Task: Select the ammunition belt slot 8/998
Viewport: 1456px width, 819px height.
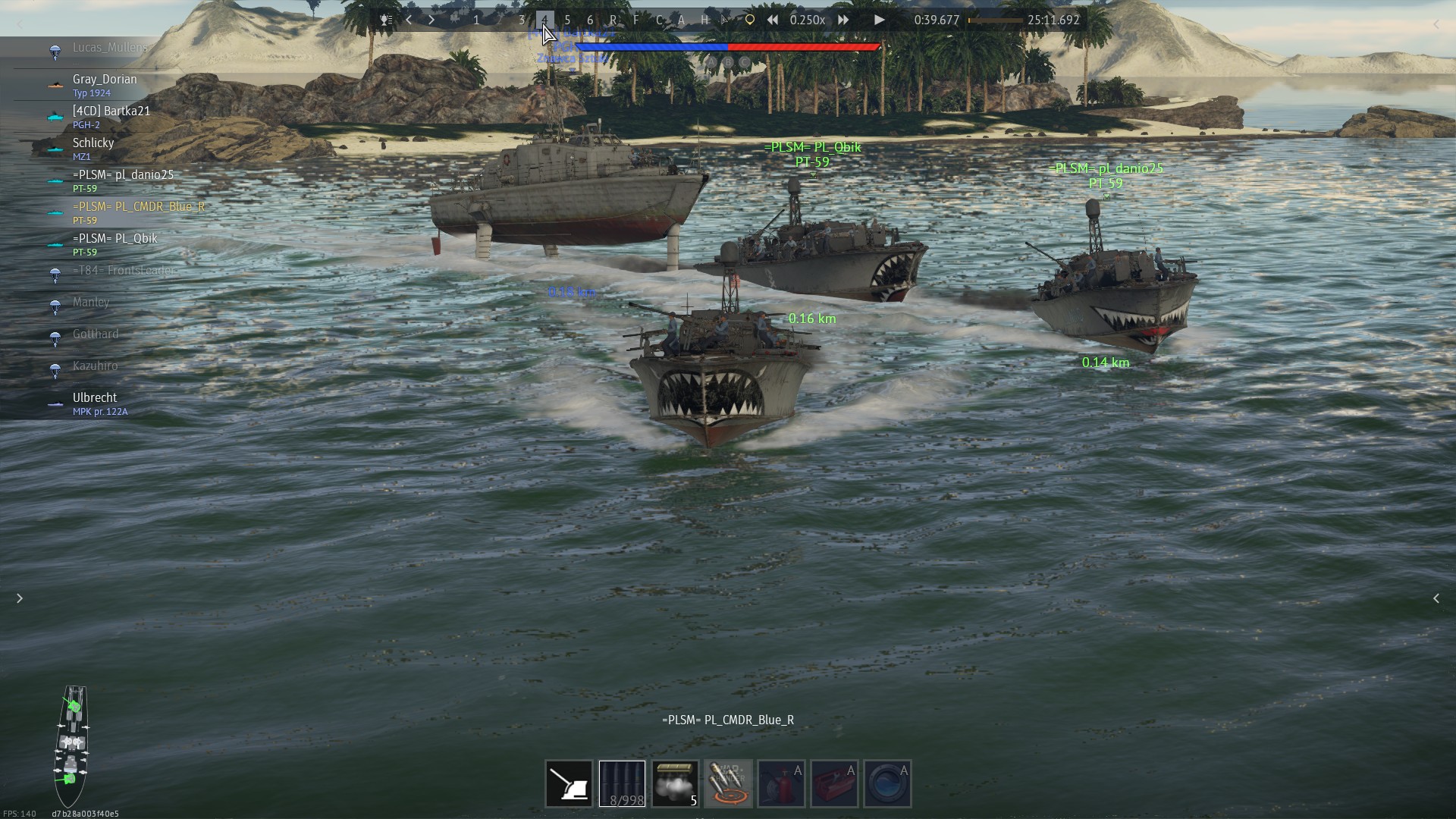Action: 622,783
